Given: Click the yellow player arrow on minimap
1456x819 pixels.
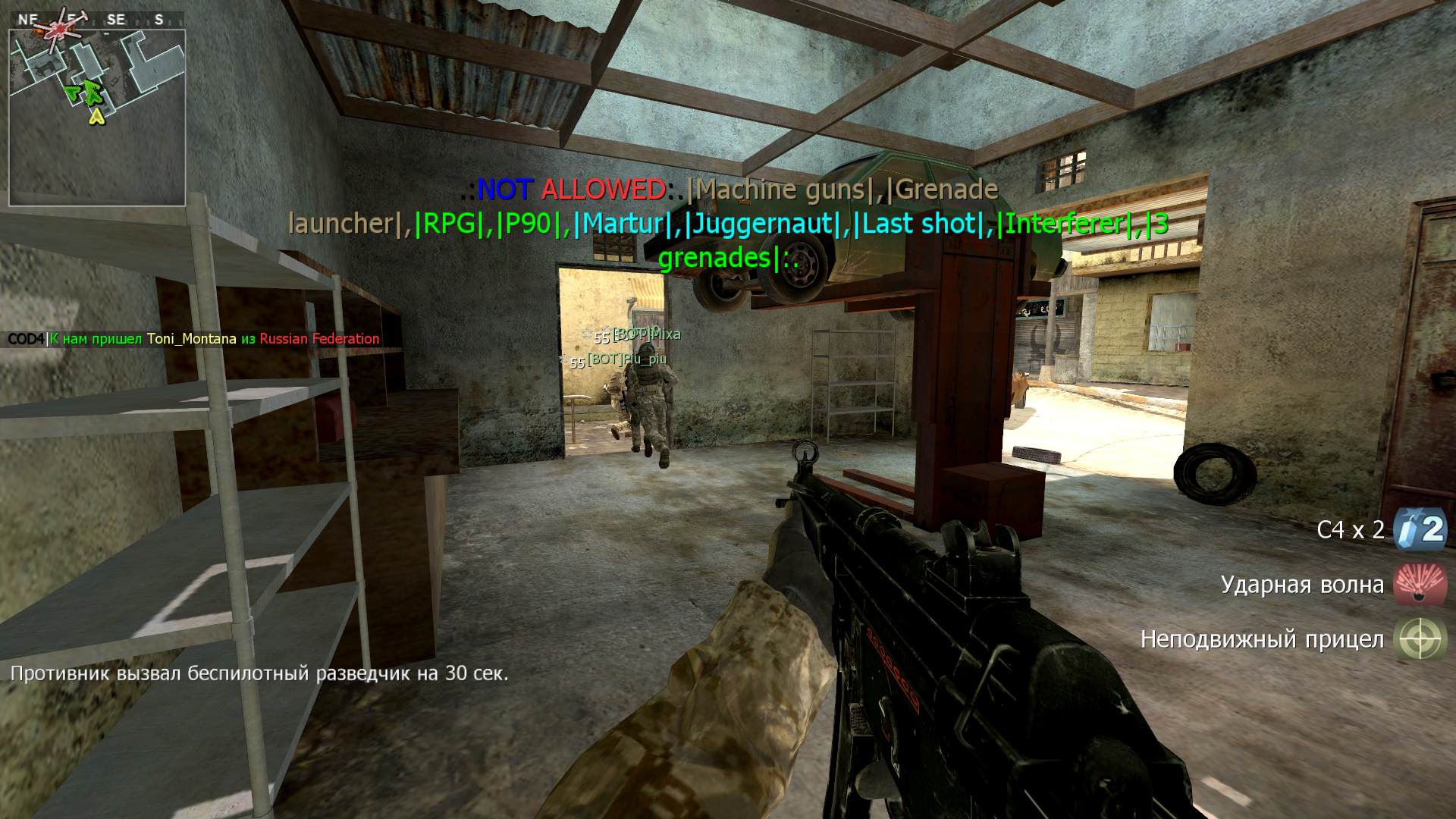Looking at the screenshot, I should click(x=96, y=116).
